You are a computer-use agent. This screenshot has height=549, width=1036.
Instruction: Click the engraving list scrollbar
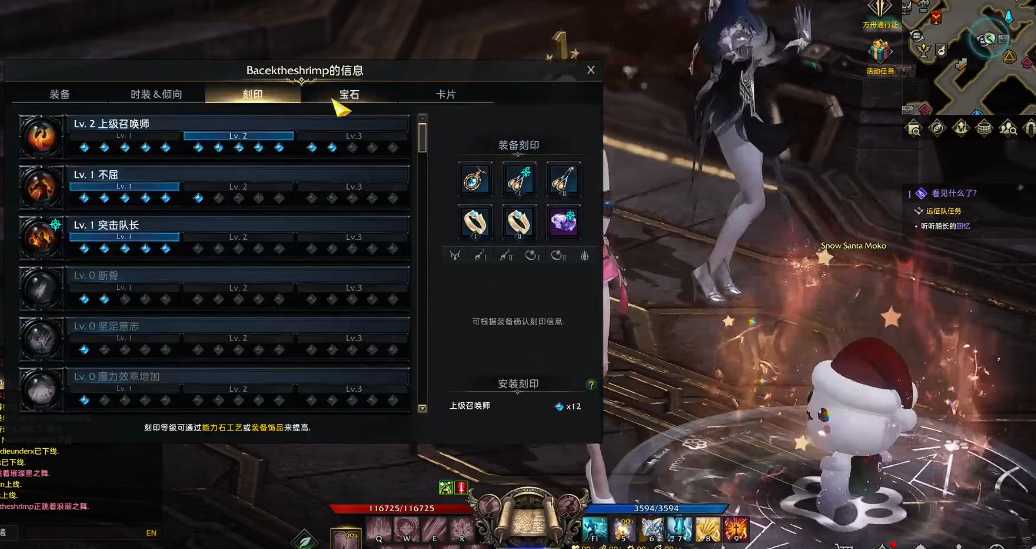tap(422, 137)
